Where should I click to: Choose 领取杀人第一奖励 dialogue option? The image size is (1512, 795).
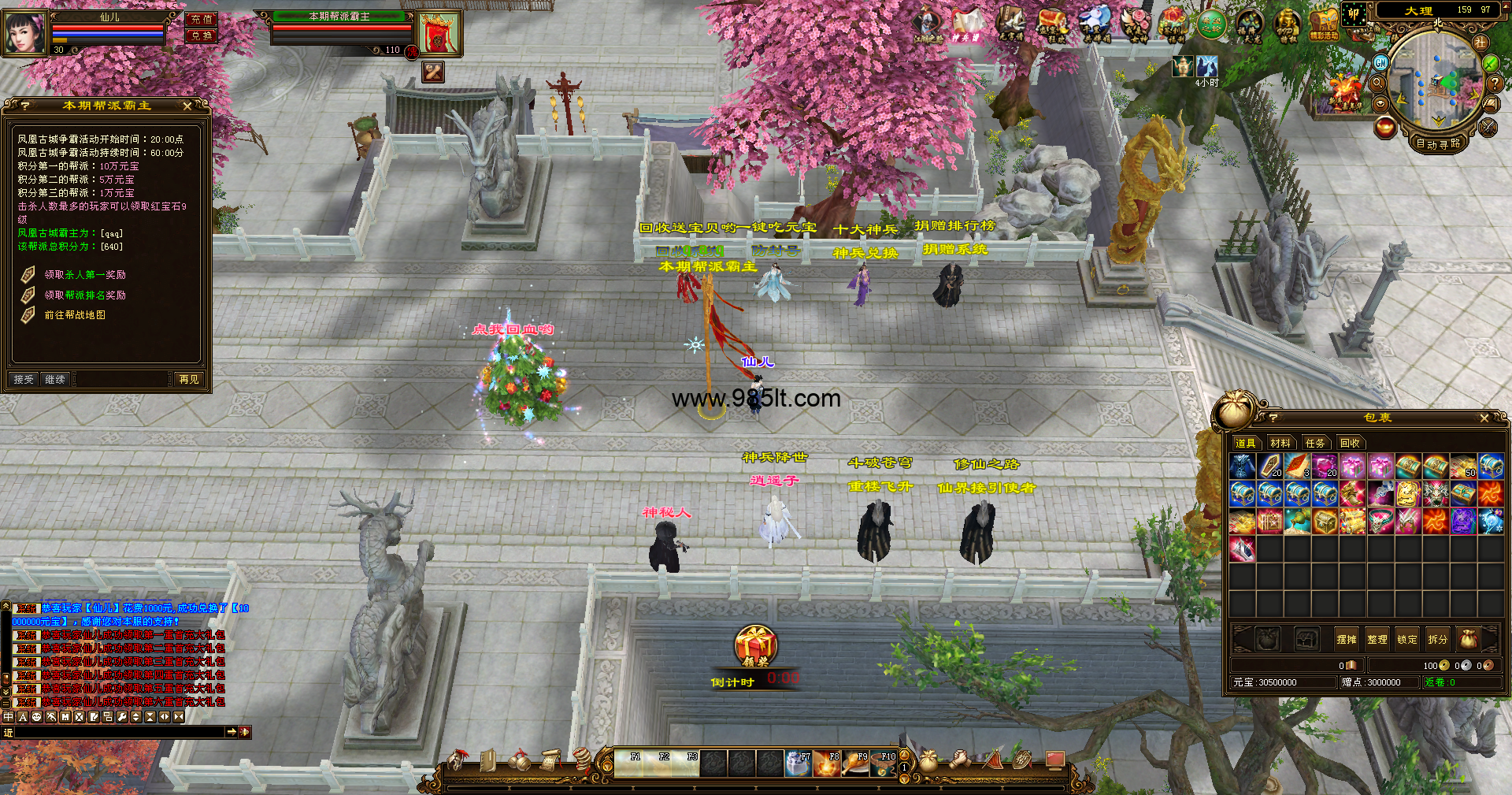click(x=85, y=275)
